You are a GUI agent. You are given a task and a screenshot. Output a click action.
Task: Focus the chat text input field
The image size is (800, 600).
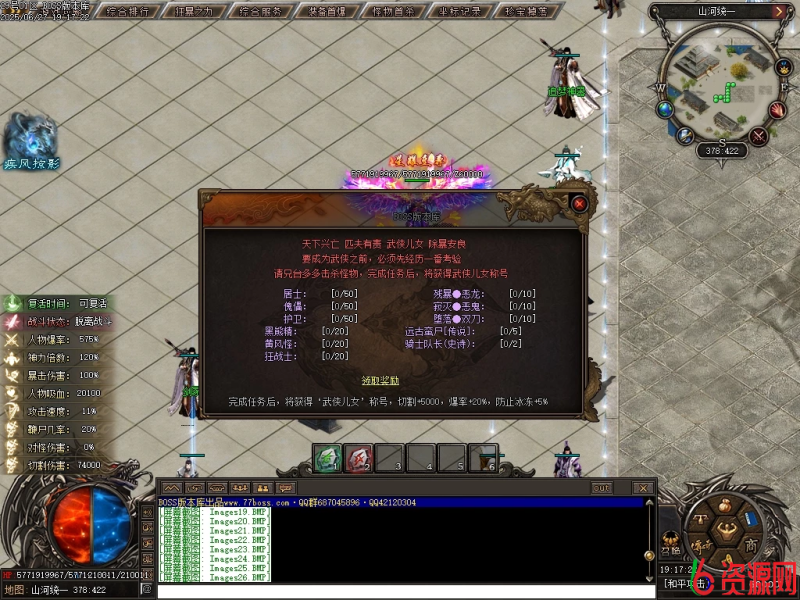coord(400,591)
